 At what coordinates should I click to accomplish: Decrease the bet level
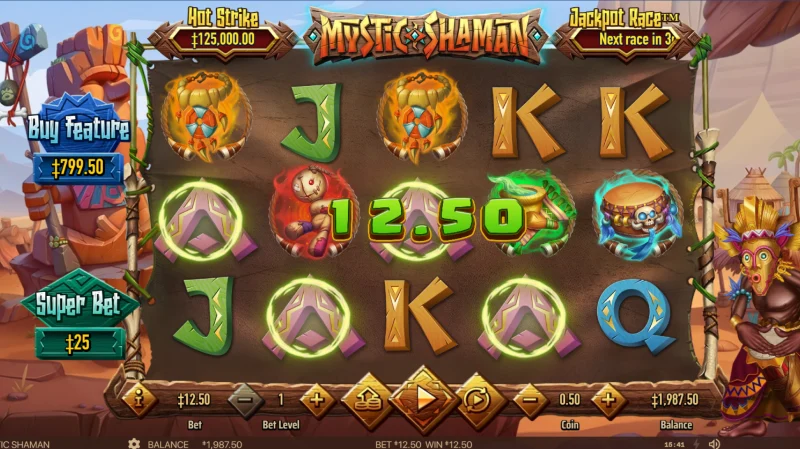point(246,401)
